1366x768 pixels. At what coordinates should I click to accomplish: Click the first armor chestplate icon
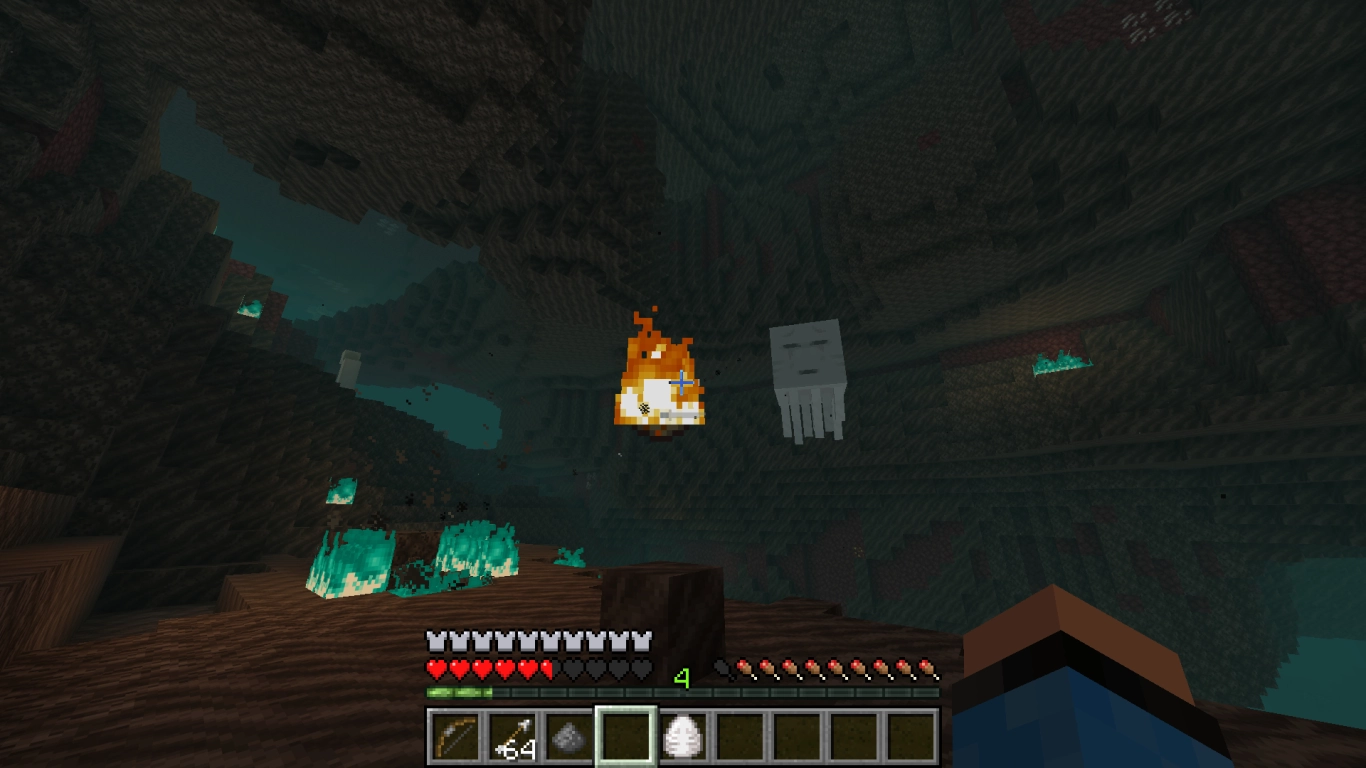pos(434,640)
